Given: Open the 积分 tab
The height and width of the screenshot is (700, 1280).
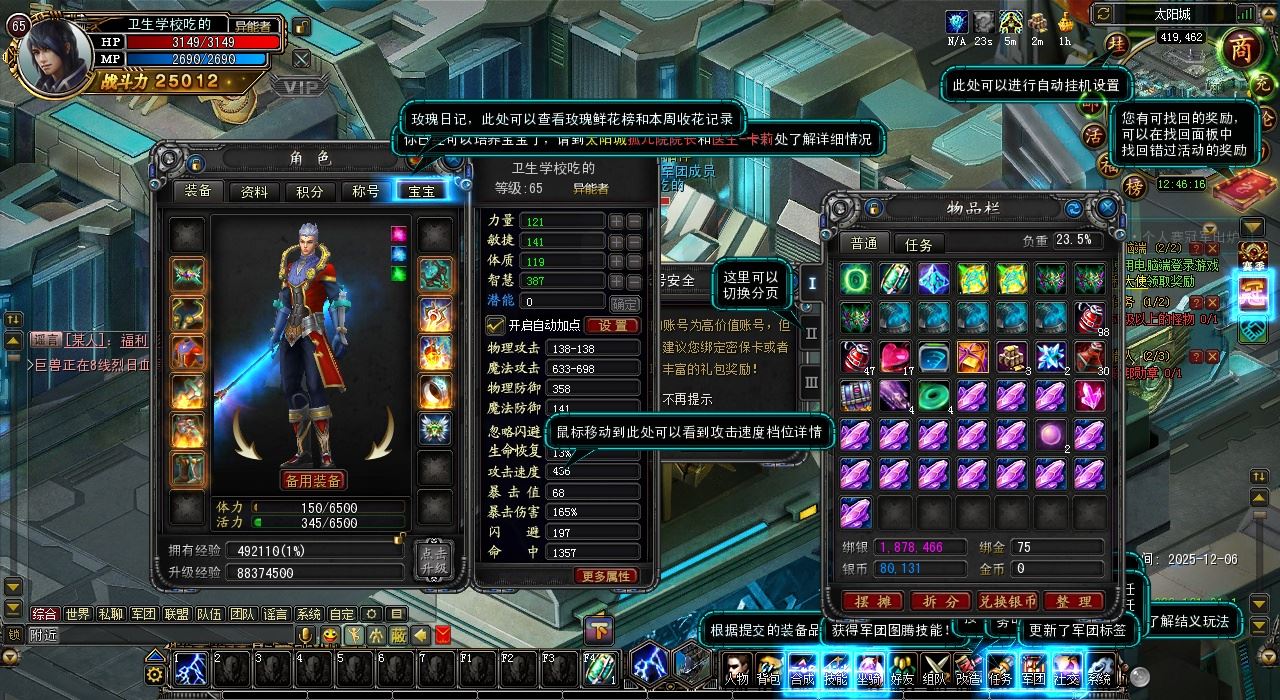Looking at the screenshot, I should (310, 192).
